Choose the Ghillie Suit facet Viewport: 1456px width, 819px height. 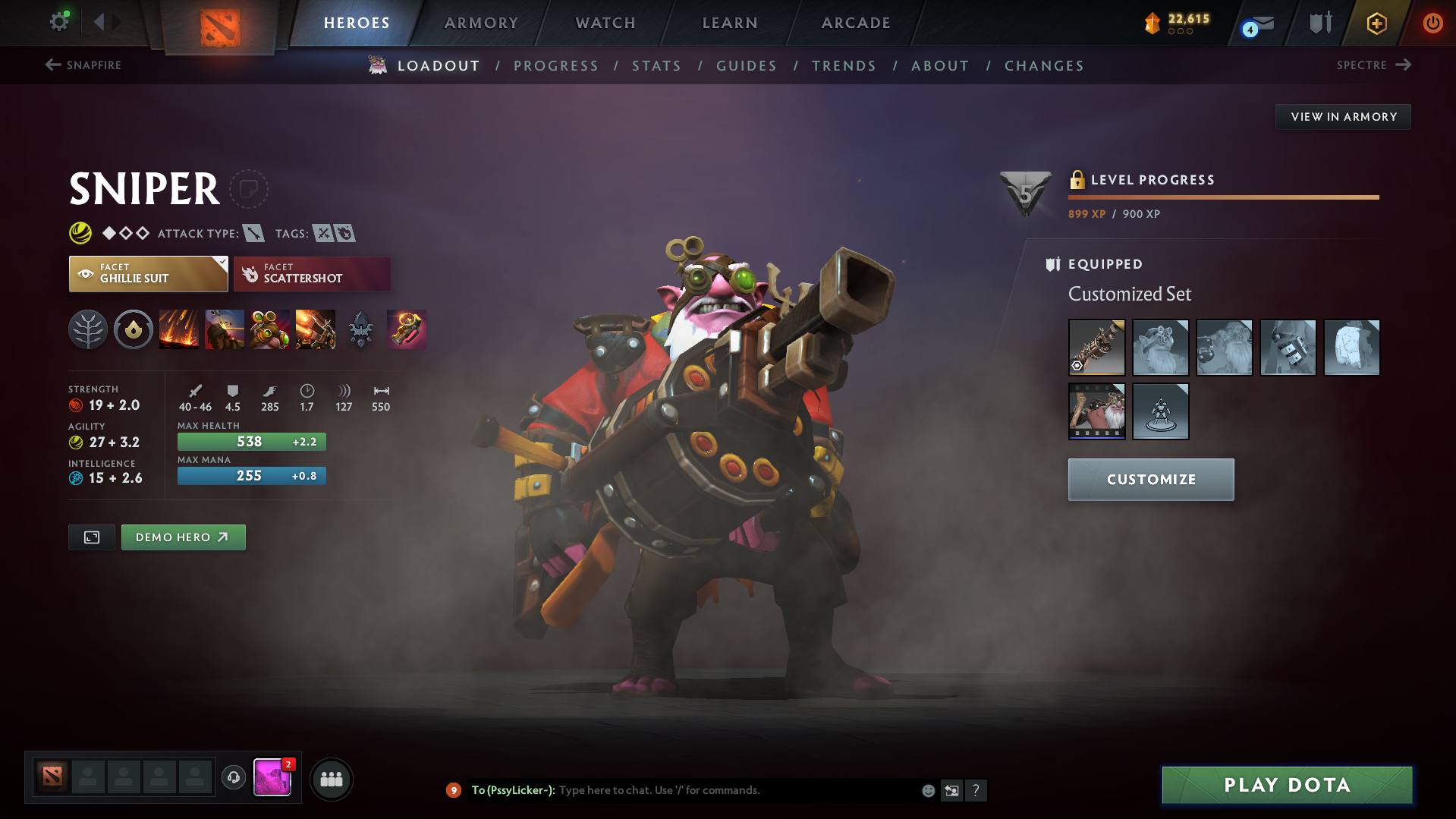148,274
